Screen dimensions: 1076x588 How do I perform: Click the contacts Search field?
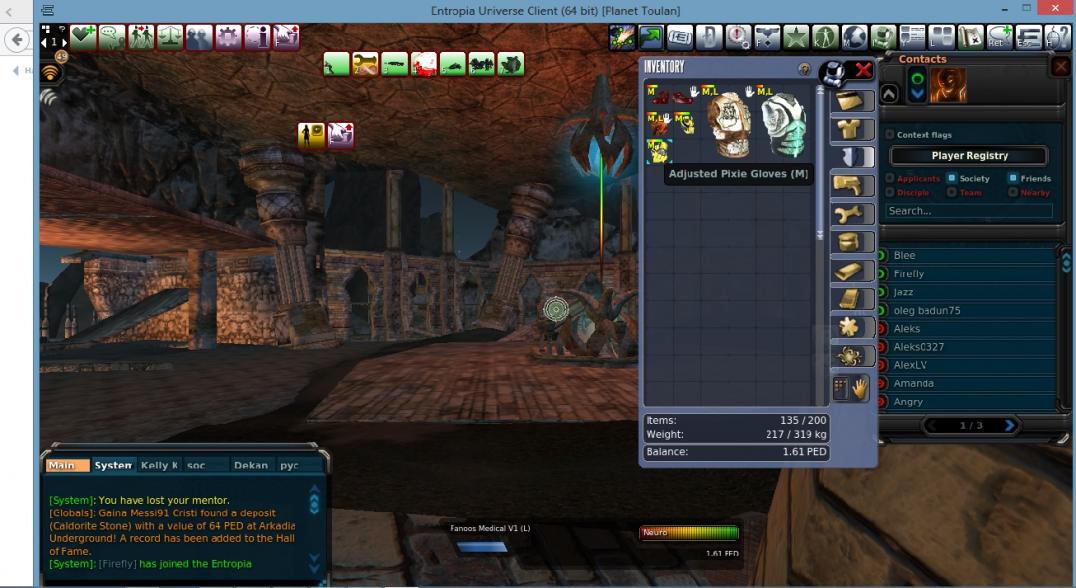coord(968,211)
